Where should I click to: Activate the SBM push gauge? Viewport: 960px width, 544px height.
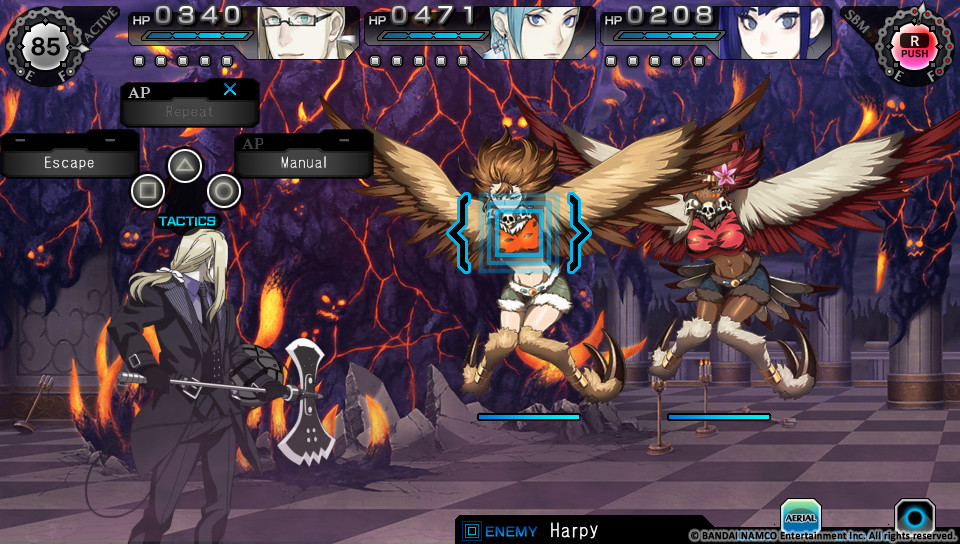click(913, 45)
